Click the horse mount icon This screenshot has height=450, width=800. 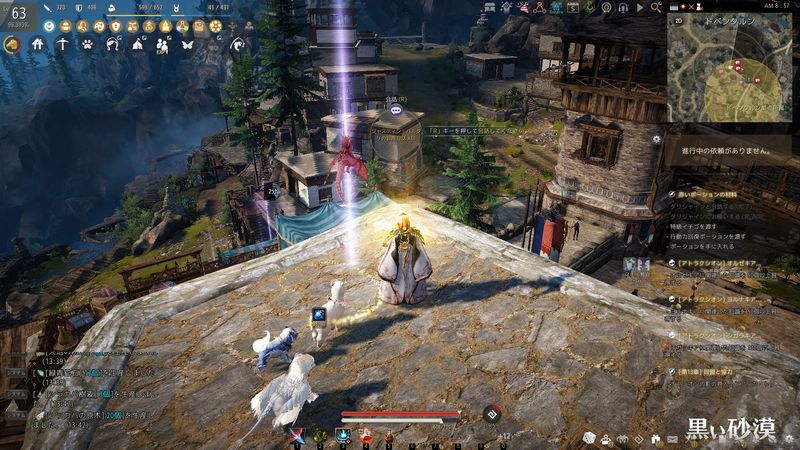click(13, 44)
